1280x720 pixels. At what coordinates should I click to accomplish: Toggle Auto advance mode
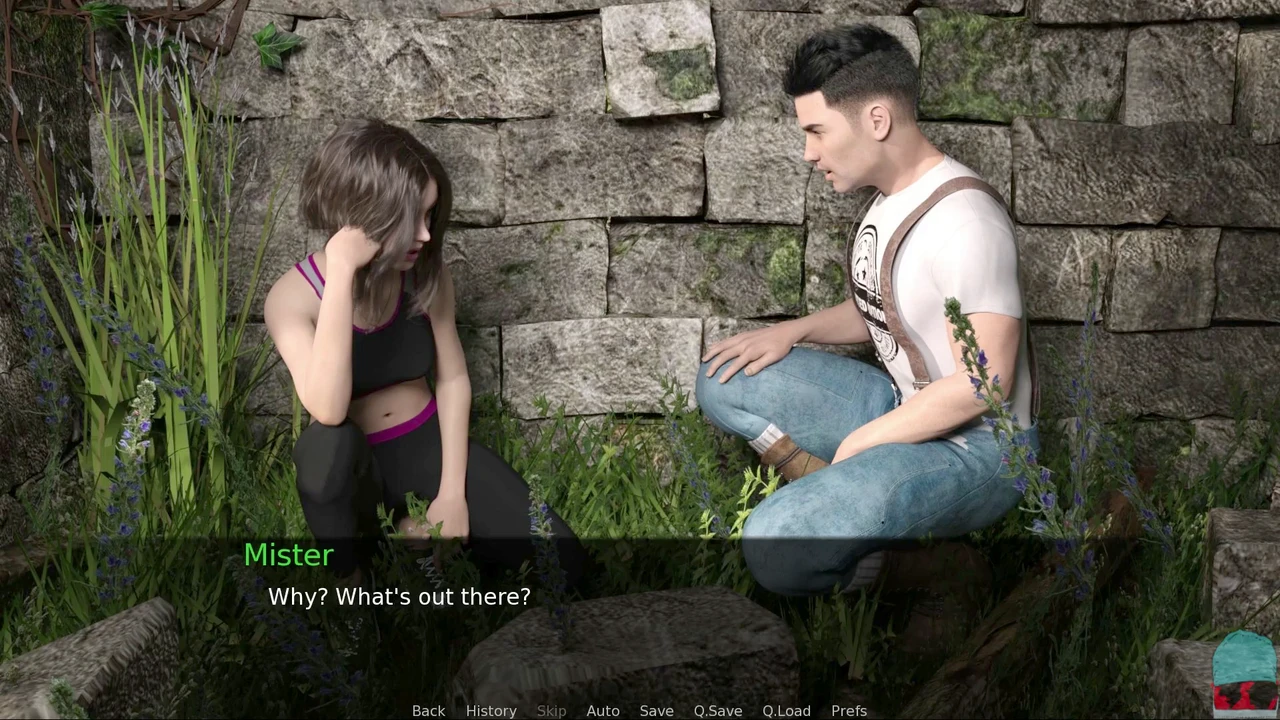coord(603,710)
